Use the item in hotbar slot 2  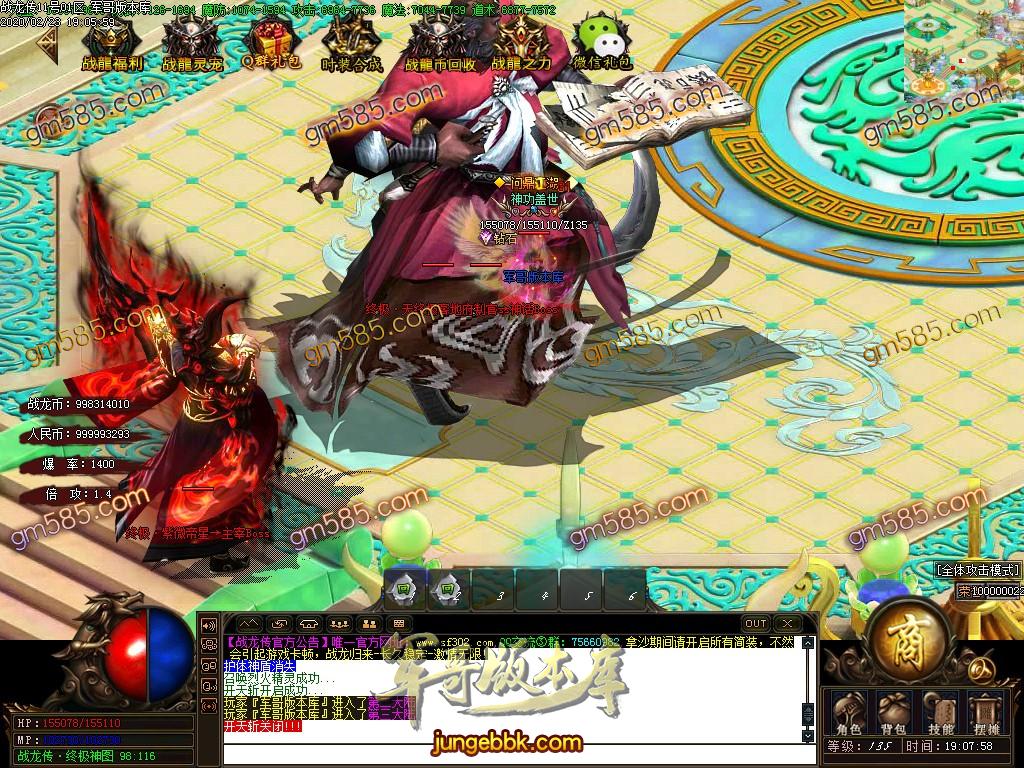tap(447, 590)
